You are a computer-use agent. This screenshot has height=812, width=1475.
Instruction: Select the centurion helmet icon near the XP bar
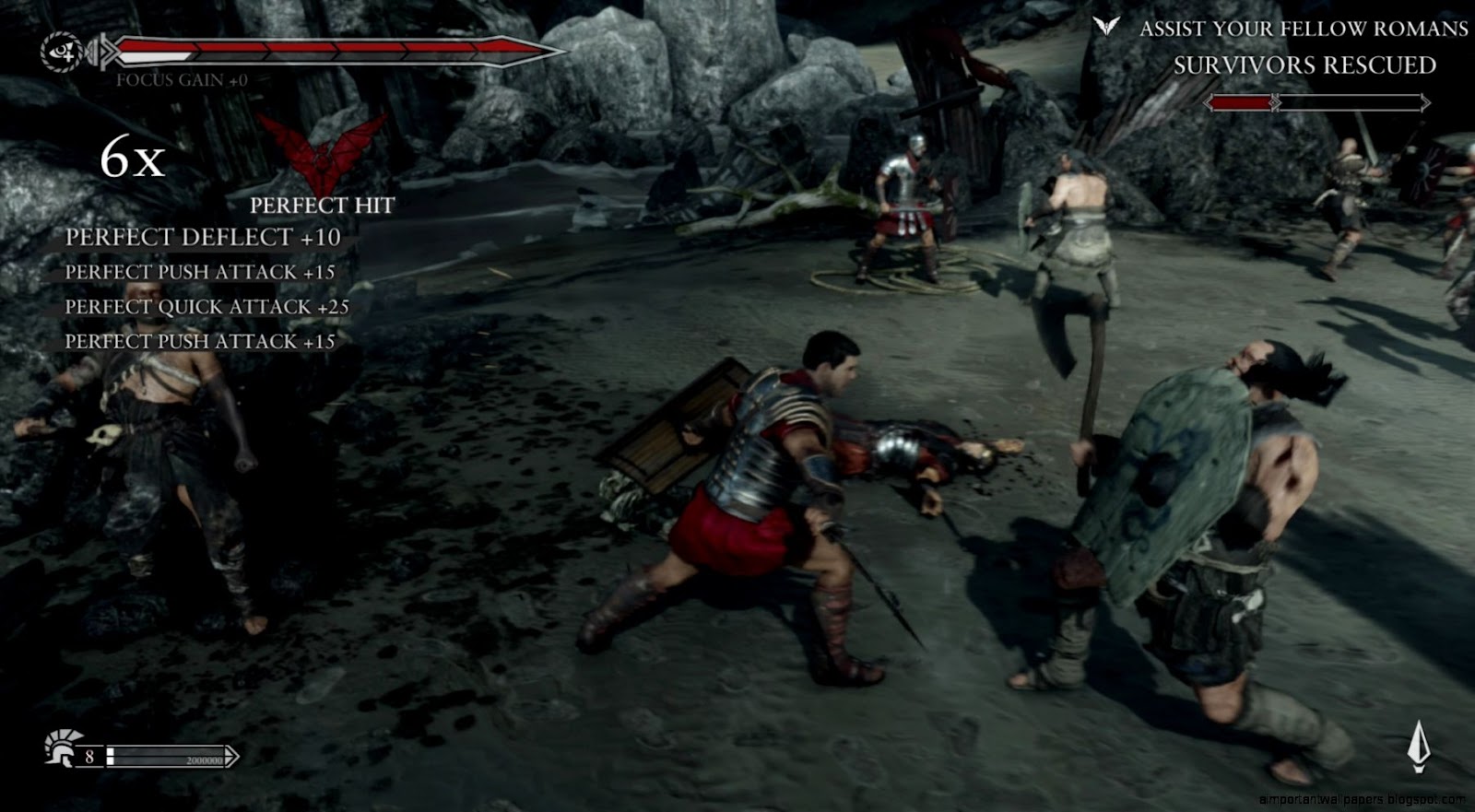(61, 751)
